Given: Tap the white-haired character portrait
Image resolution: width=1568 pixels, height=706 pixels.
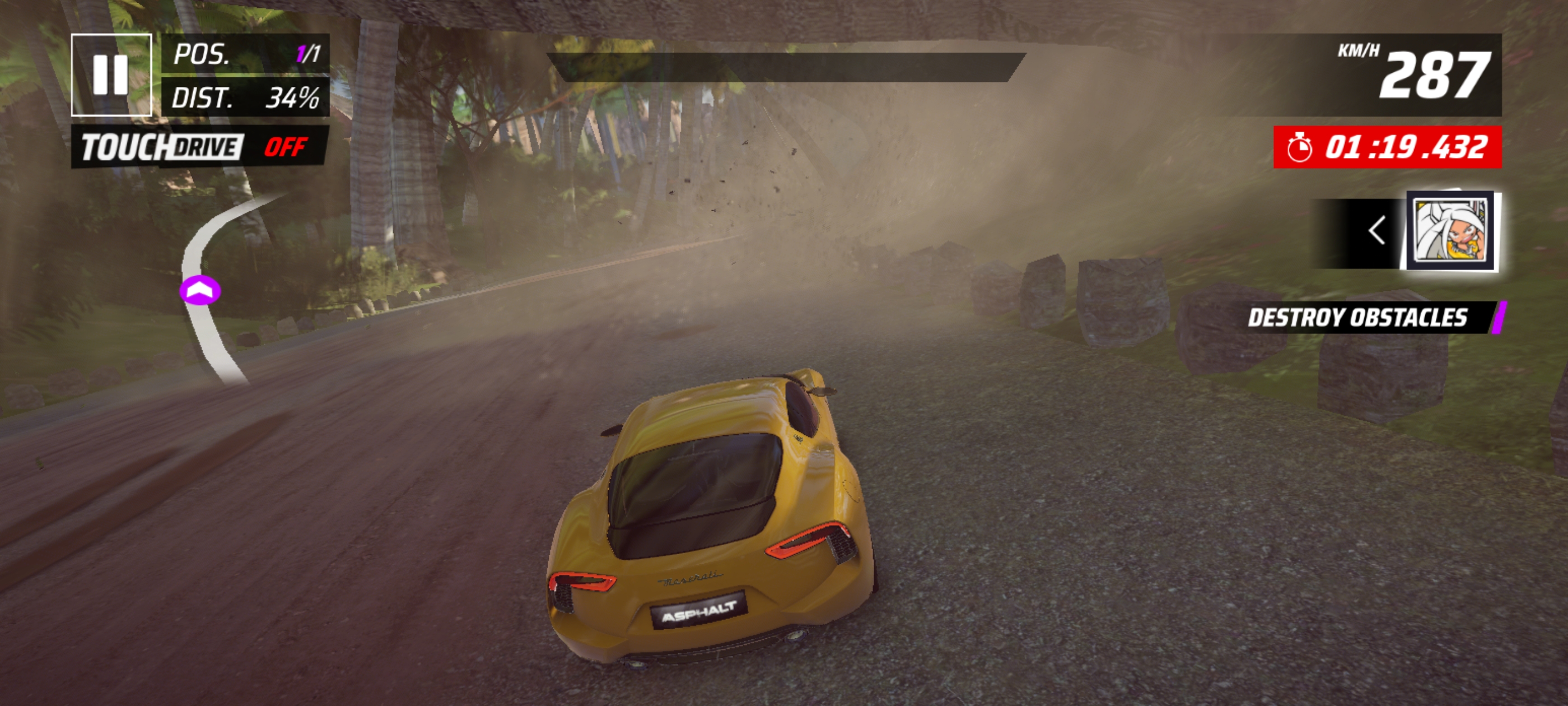Looking at the screenshot, I should [x=1452, y=231].
